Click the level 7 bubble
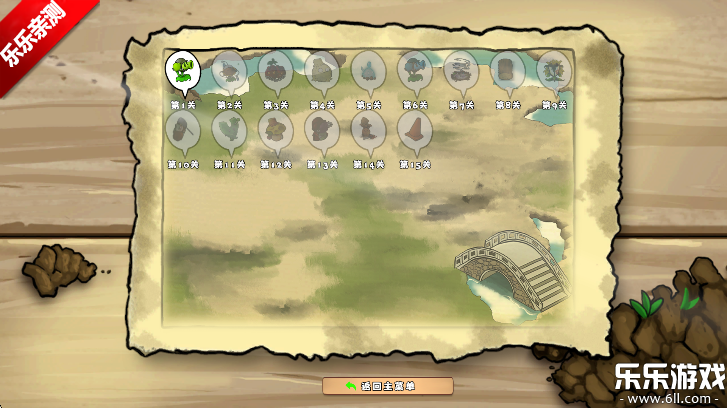The image size is (727, 408). tap(461, 71)
